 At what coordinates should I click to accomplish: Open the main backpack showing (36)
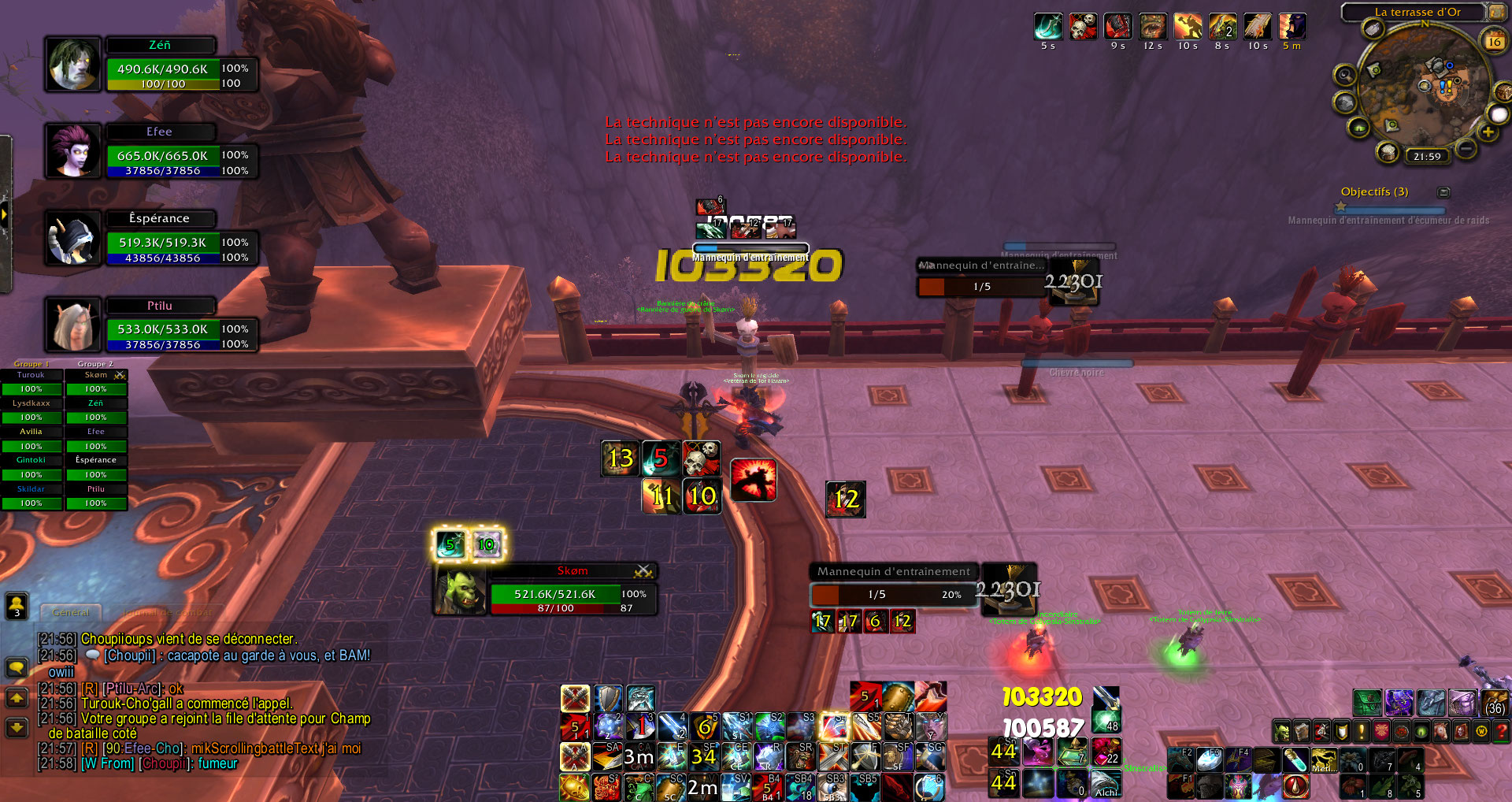[x=1494, y=703]
